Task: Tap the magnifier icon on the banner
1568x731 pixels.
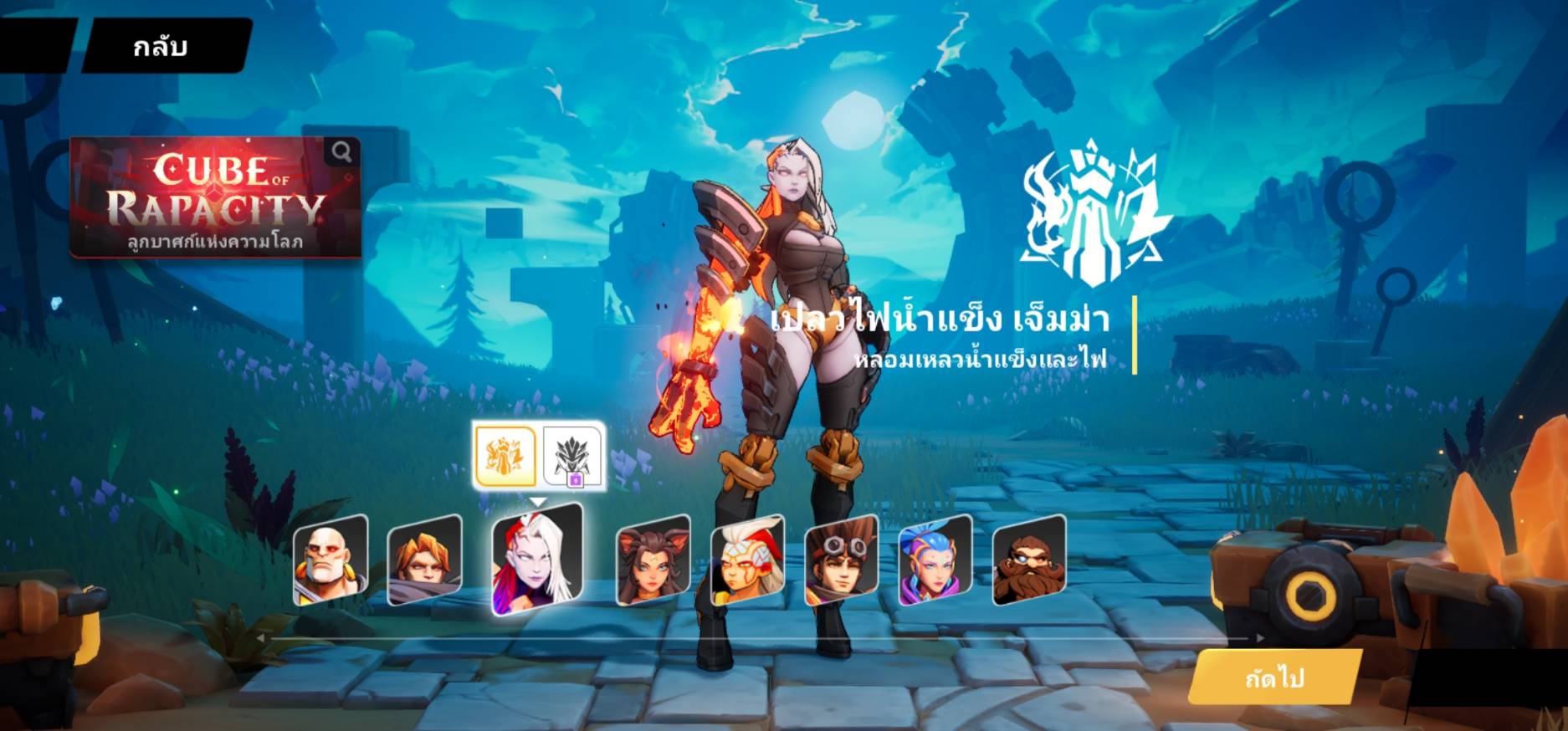Action: coord(341,151)
